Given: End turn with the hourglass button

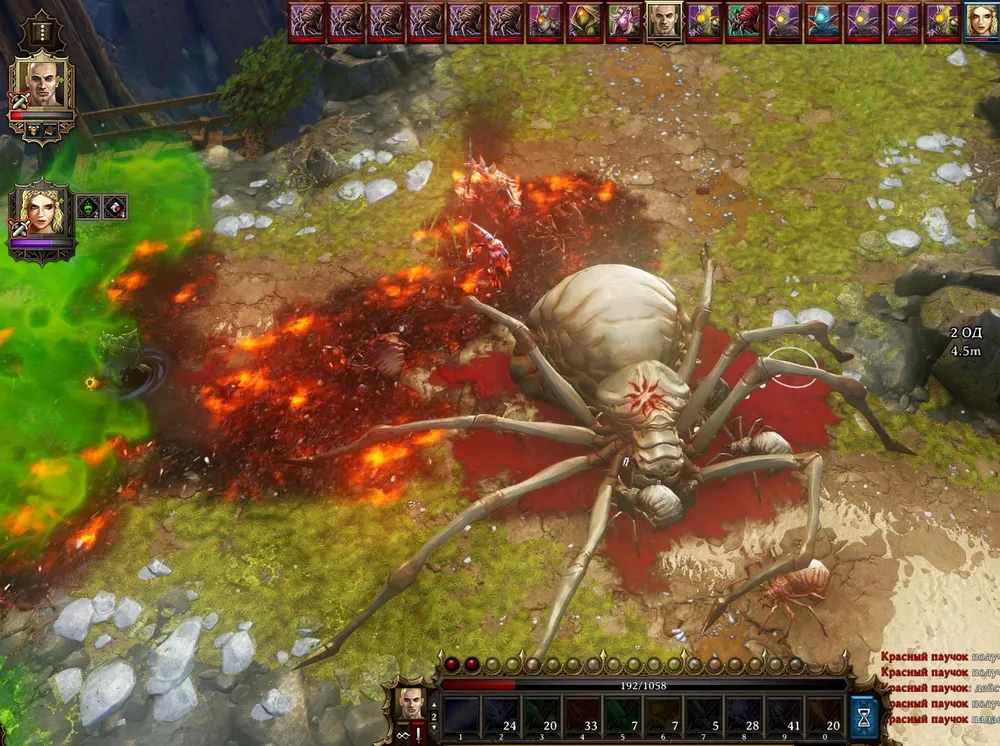Looking at the screenshot, I should [863, 716].
